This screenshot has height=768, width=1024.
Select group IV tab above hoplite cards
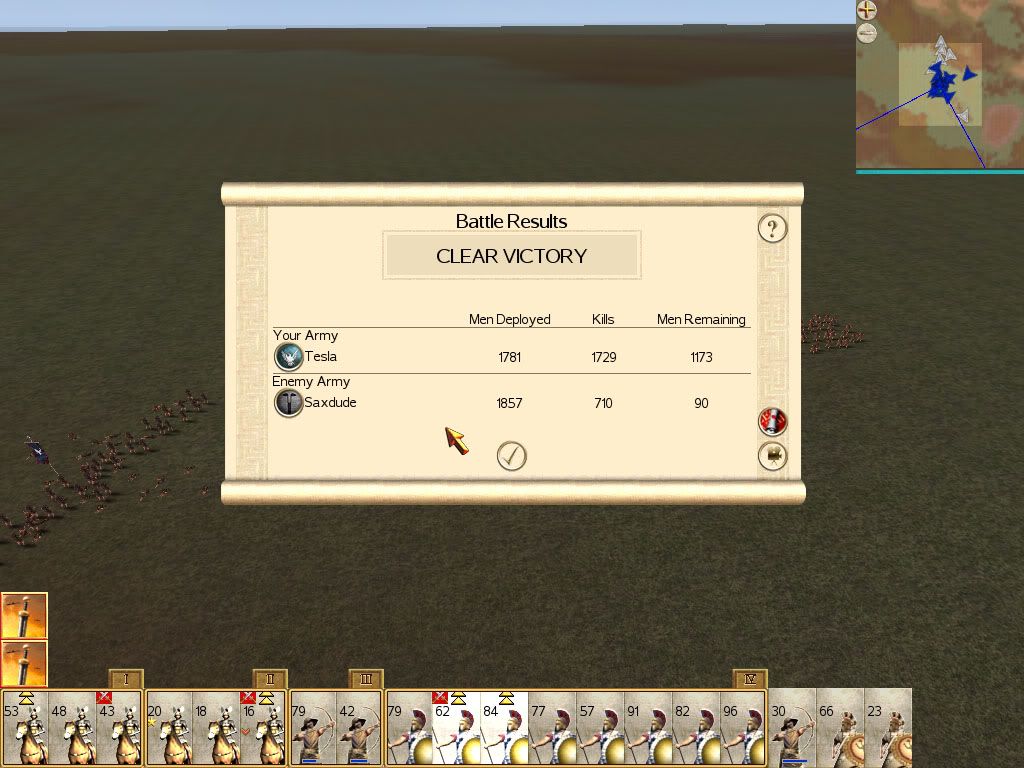pos(749,679)
